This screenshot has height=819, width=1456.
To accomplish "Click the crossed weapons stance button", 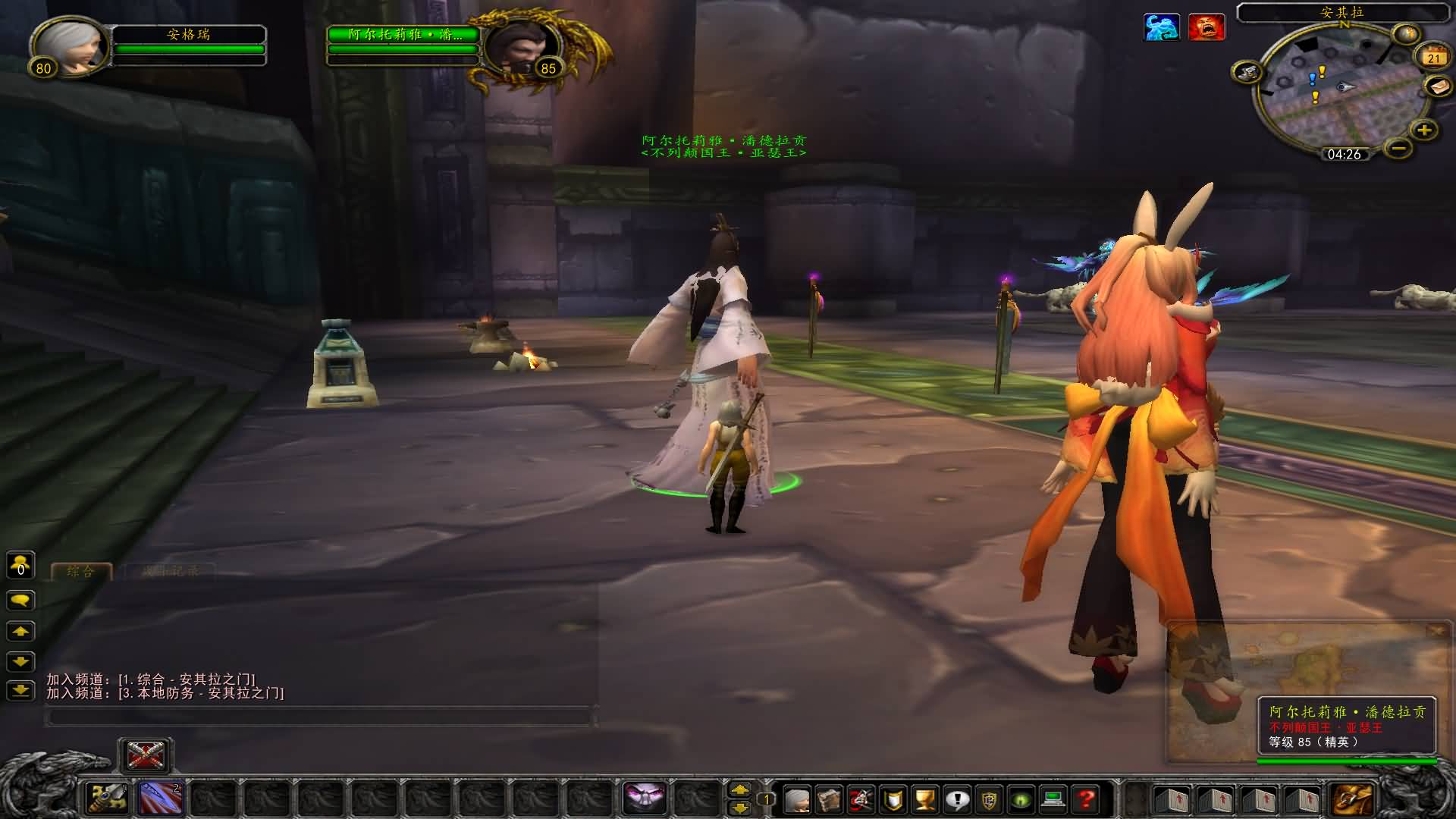I will pos(146,755).
